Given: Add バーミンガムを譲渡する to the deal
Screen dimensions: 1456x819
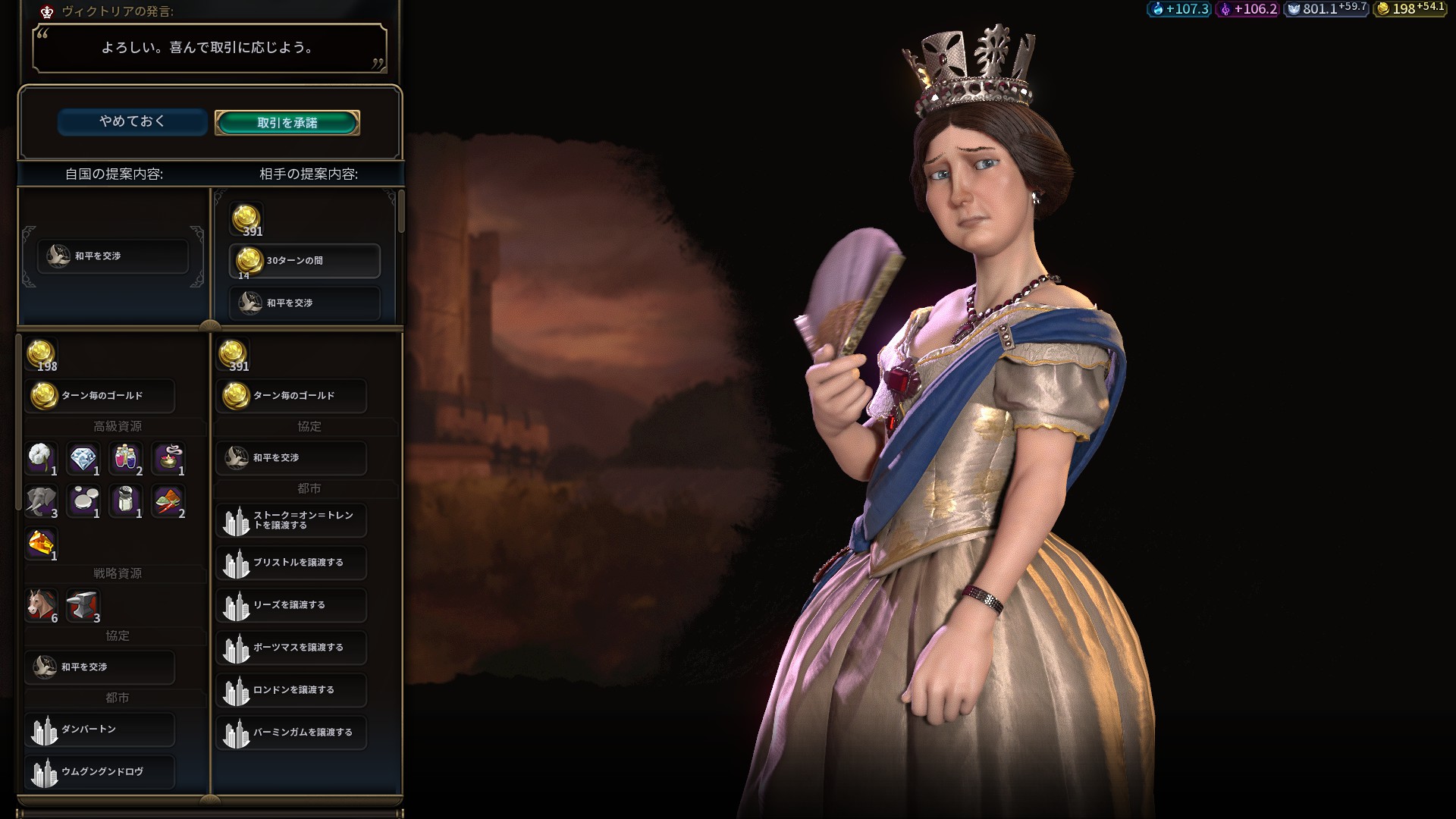Looking at the screenshot, I should tap(291, 733).
